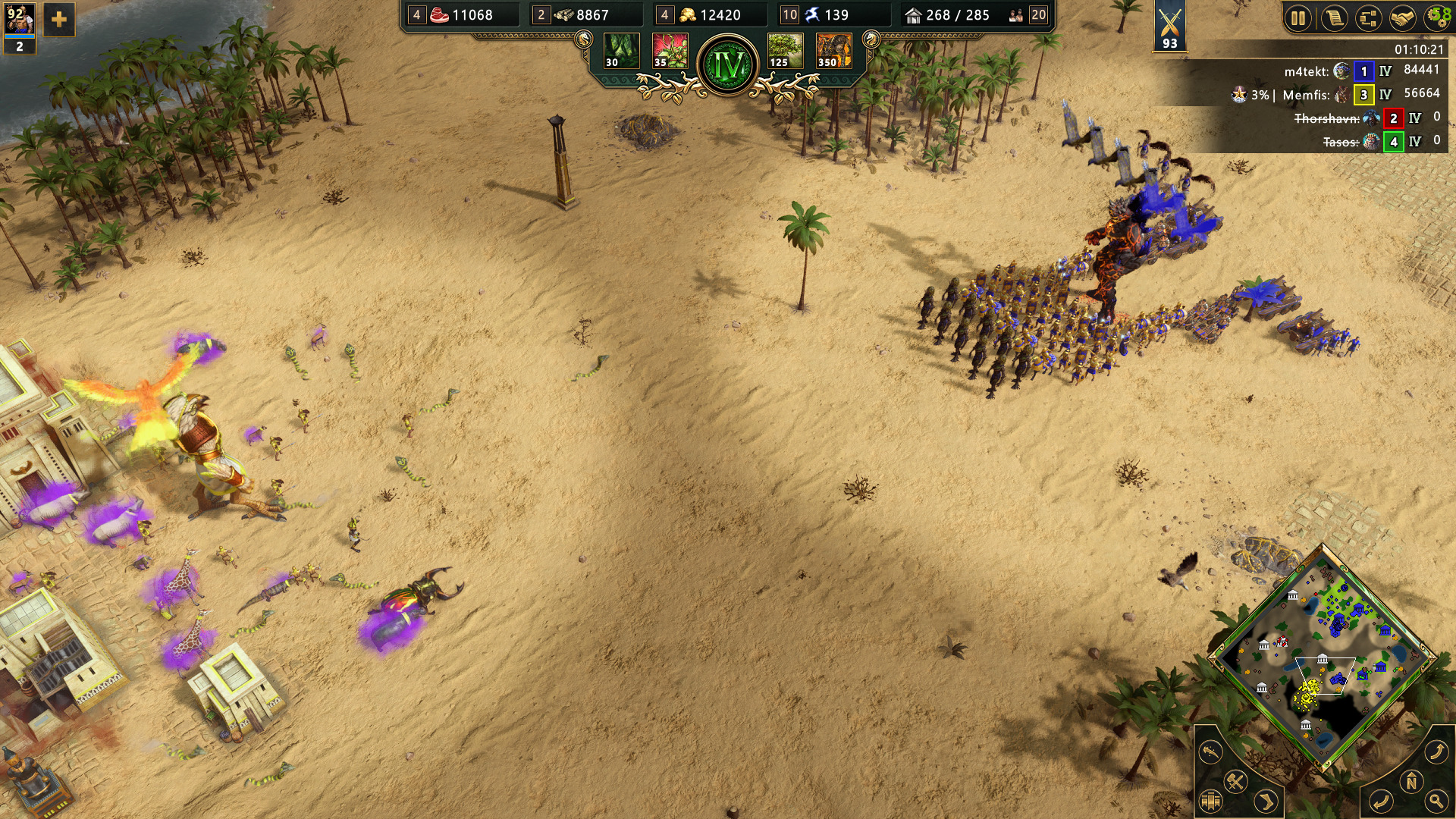Click the Age IV emblem
This screenshot has width=1456, height=819.
728,65
